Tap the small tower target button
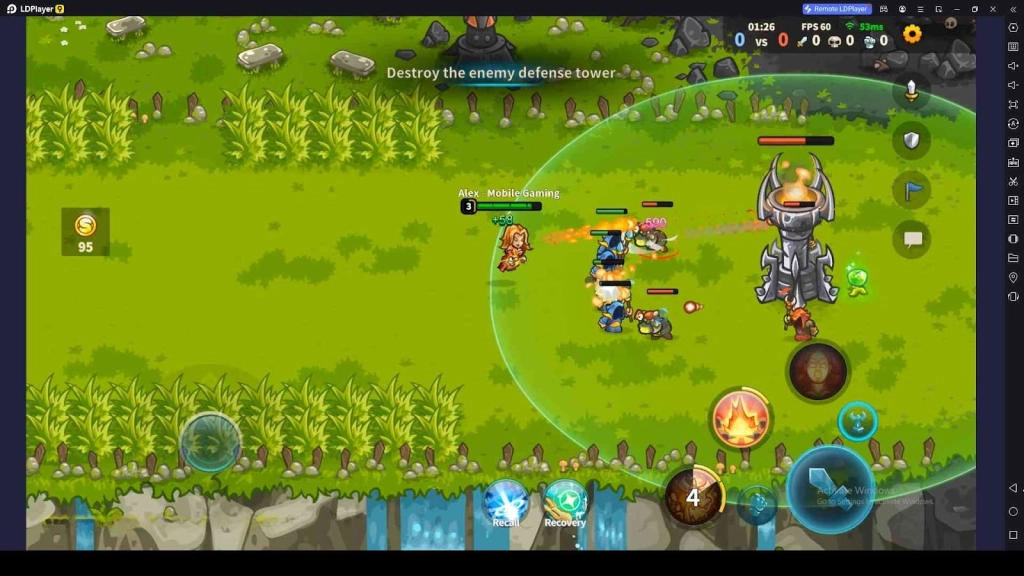The height and width of the screenshot is (576, 1024). pos(857,421)
